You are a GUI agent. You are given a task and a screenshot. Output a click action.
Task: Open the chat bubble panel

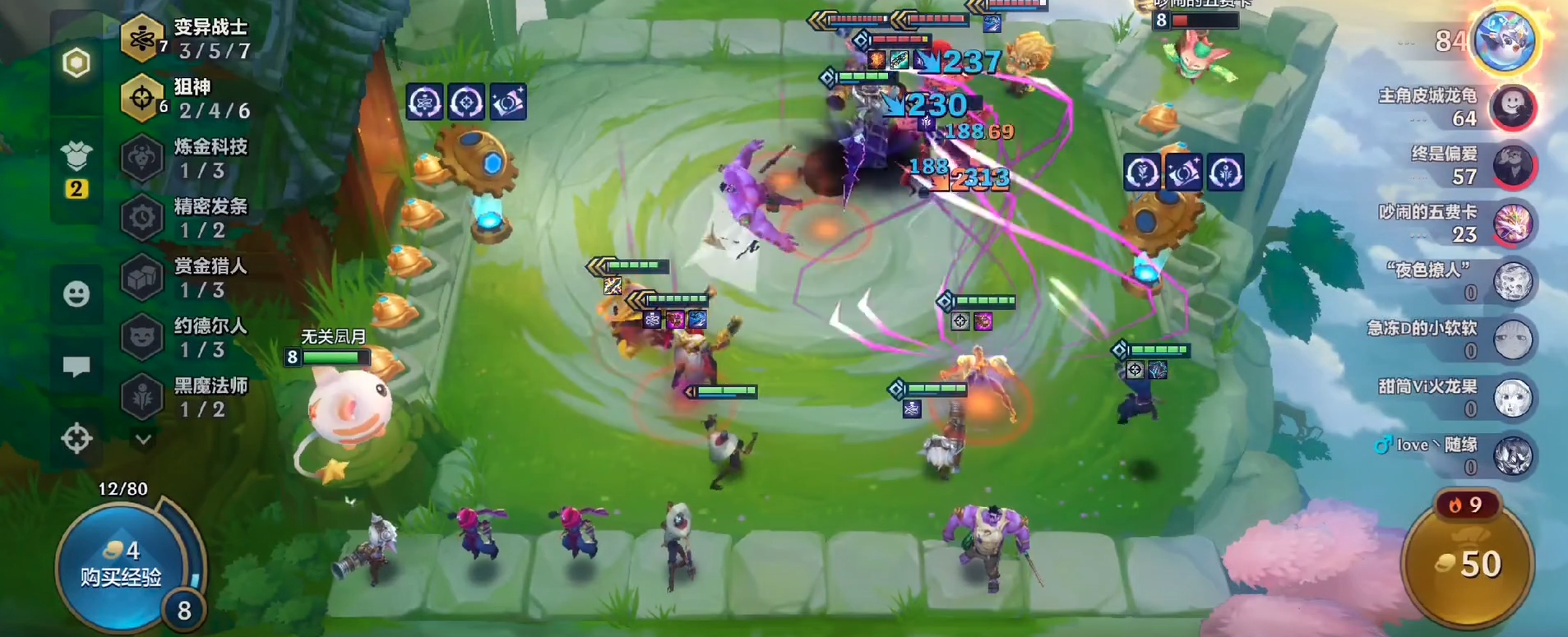tap(76, 367)
